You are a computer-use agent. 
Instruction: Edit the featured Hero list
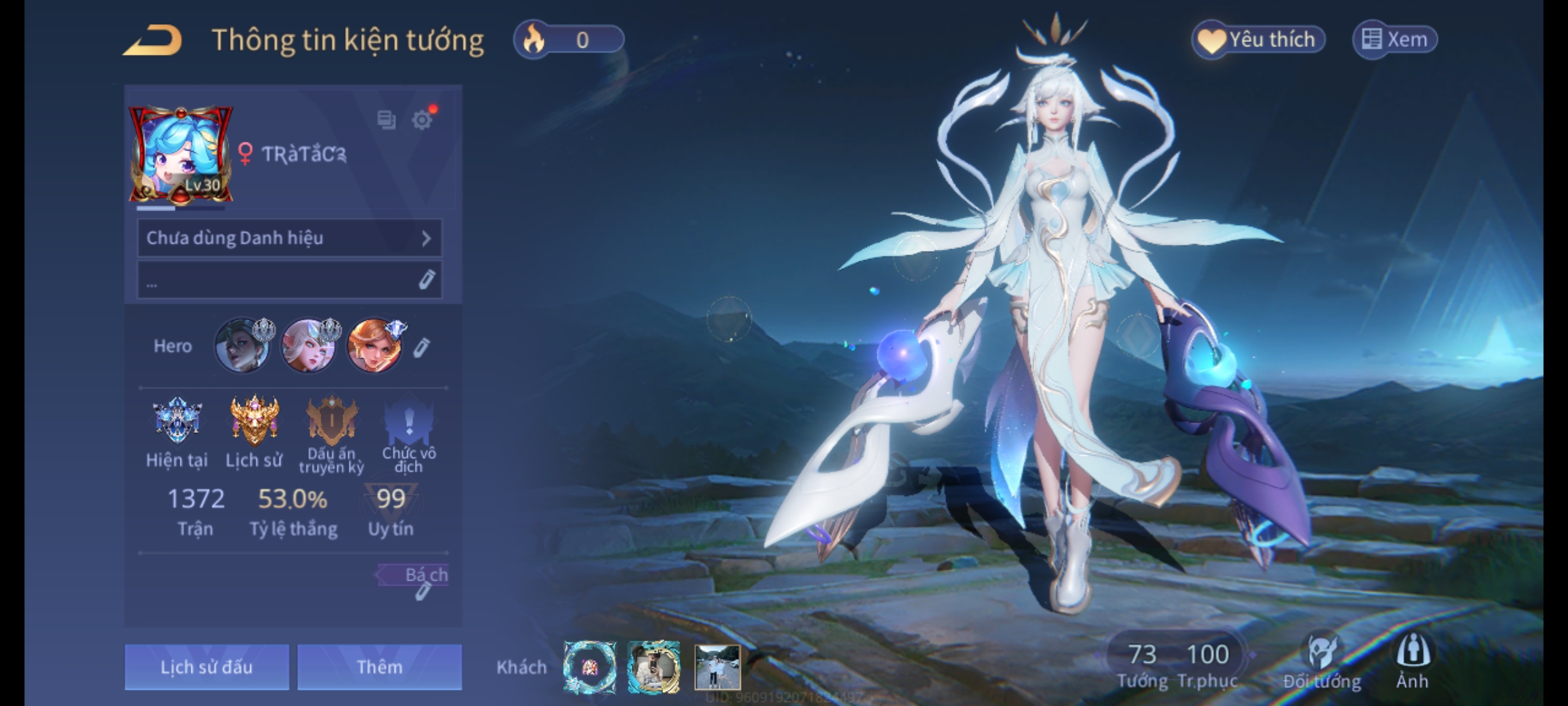[x=421, y=347]
